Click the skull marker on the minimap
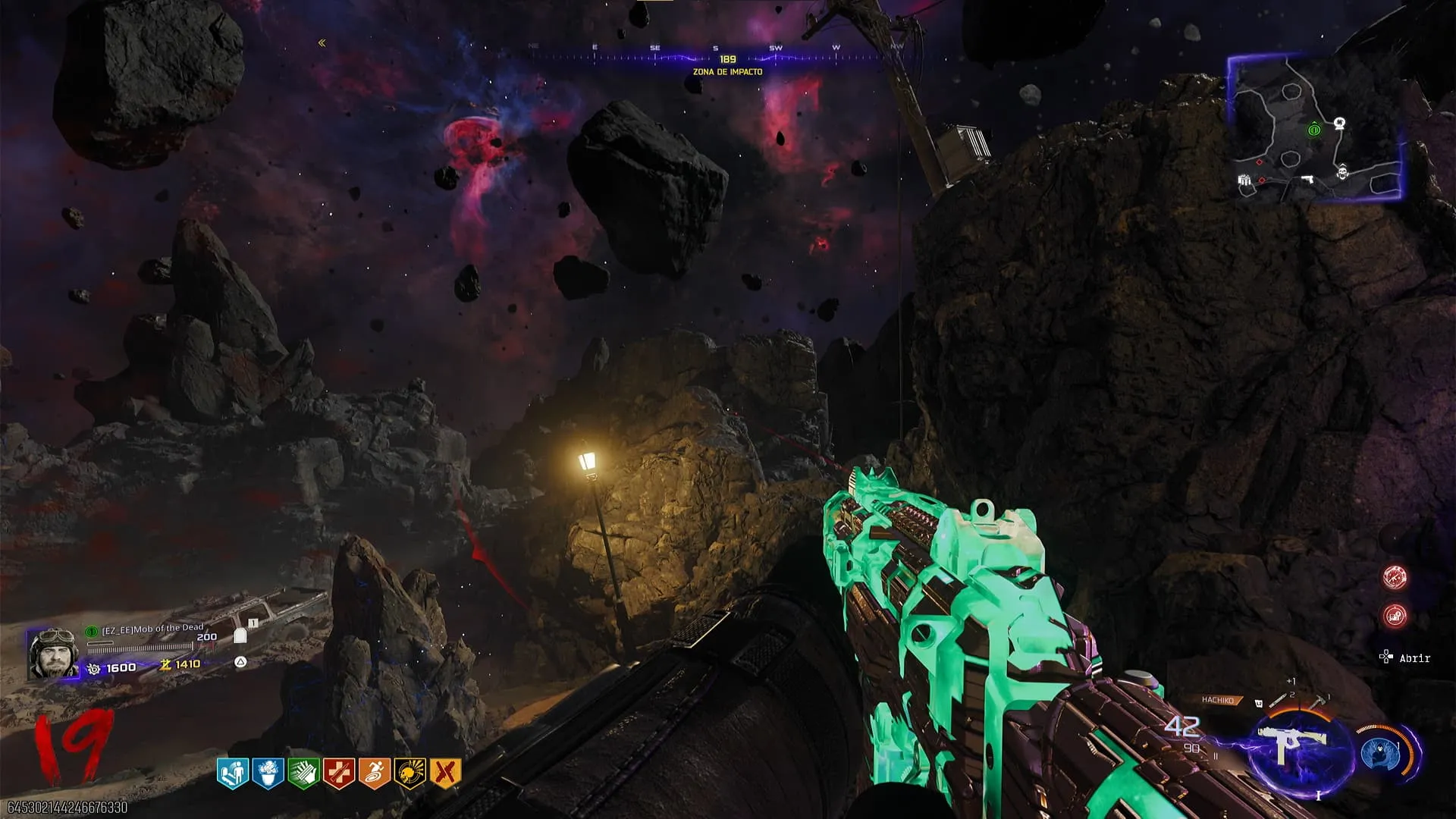The height and width of the screenshot is (819, 1456). point(1343,173)
